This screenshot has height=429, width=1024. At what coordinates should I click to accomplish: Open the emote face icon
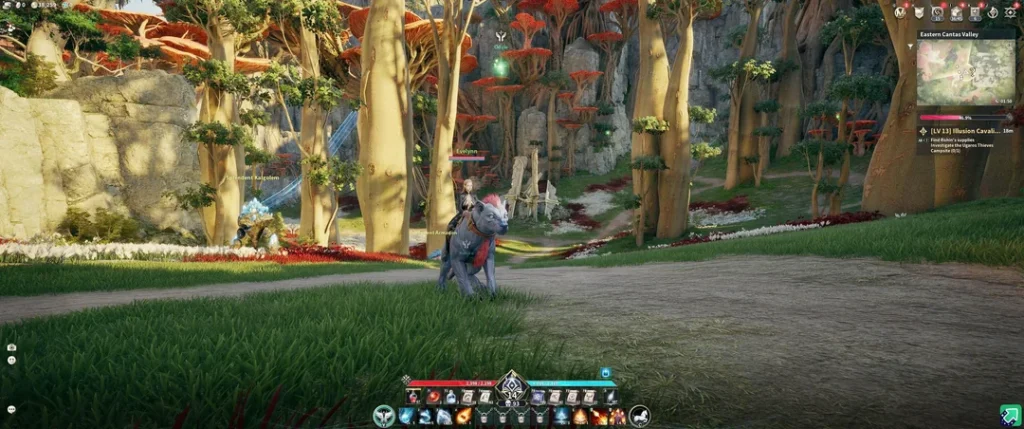(11, 362)
